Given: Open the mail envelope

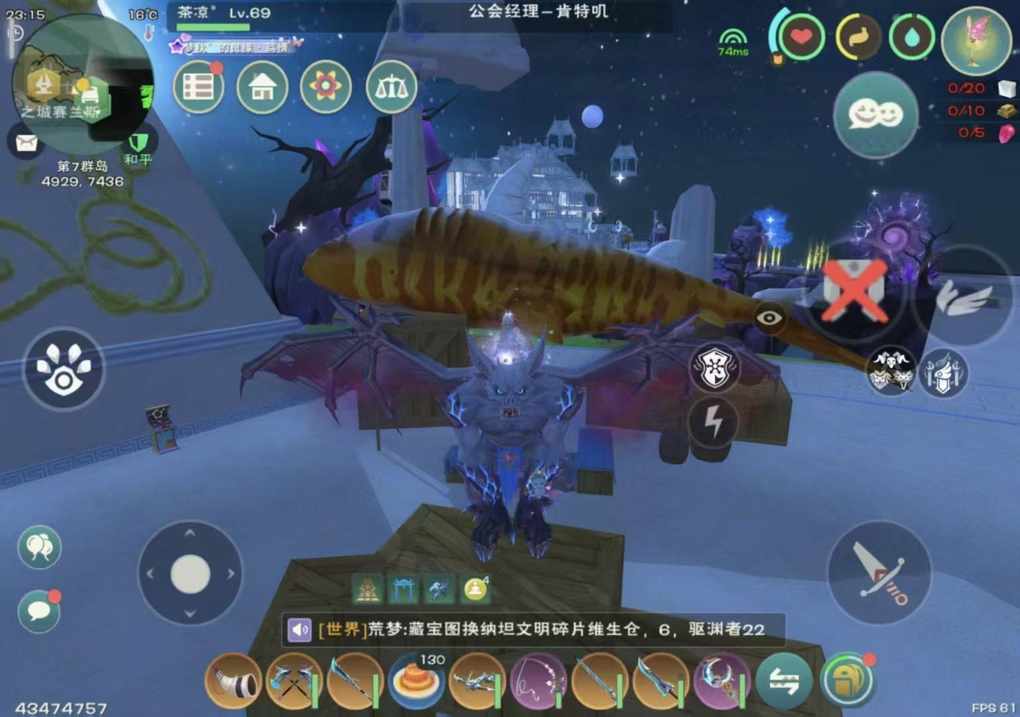Looking at the screenshot, I should click(25, 141).
